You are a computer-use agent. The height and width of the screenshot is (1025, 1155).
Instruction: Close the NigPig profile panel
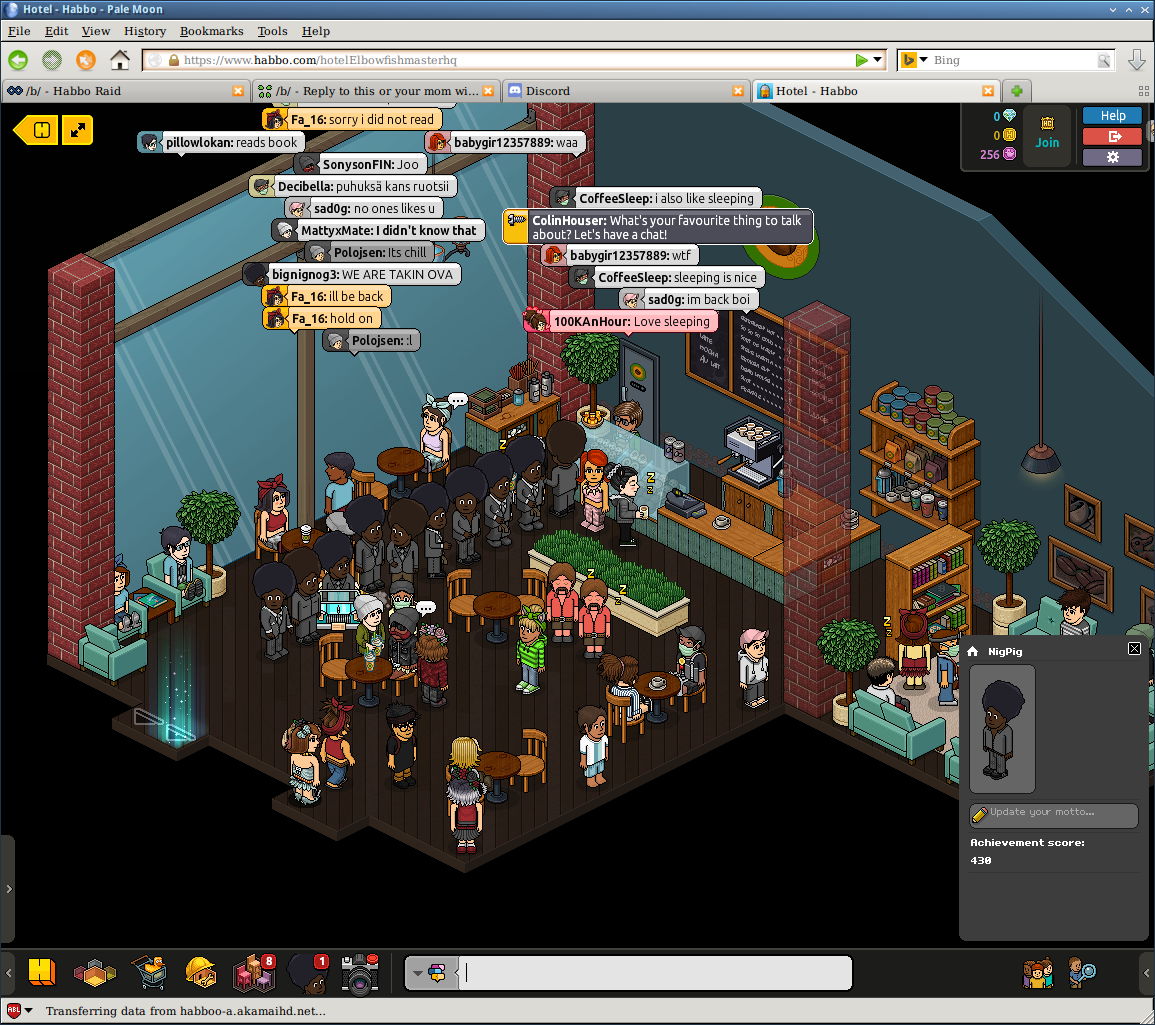1134,649
